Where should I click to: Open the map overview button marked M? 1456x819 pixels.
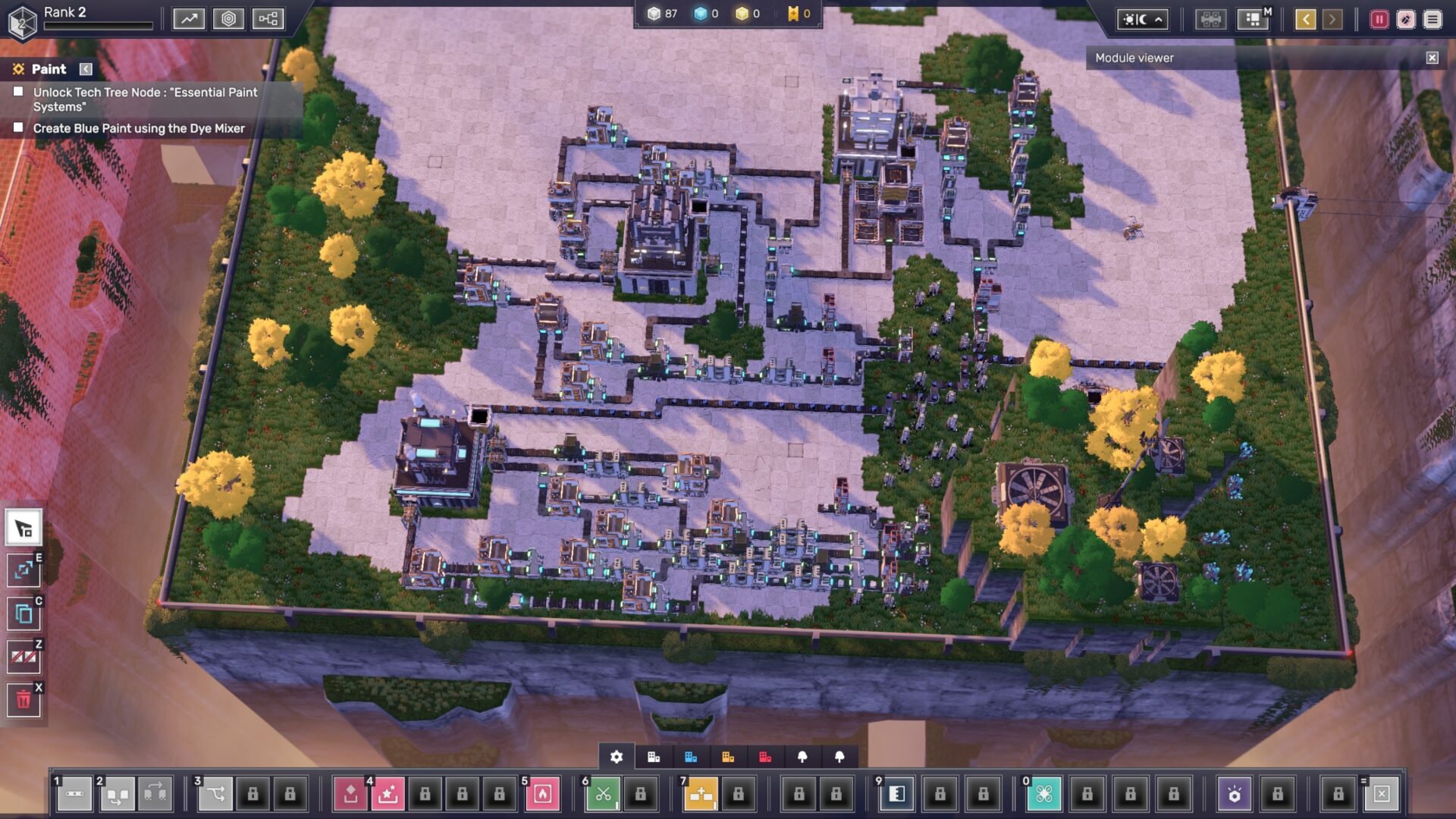click(x=1252, y=19)
